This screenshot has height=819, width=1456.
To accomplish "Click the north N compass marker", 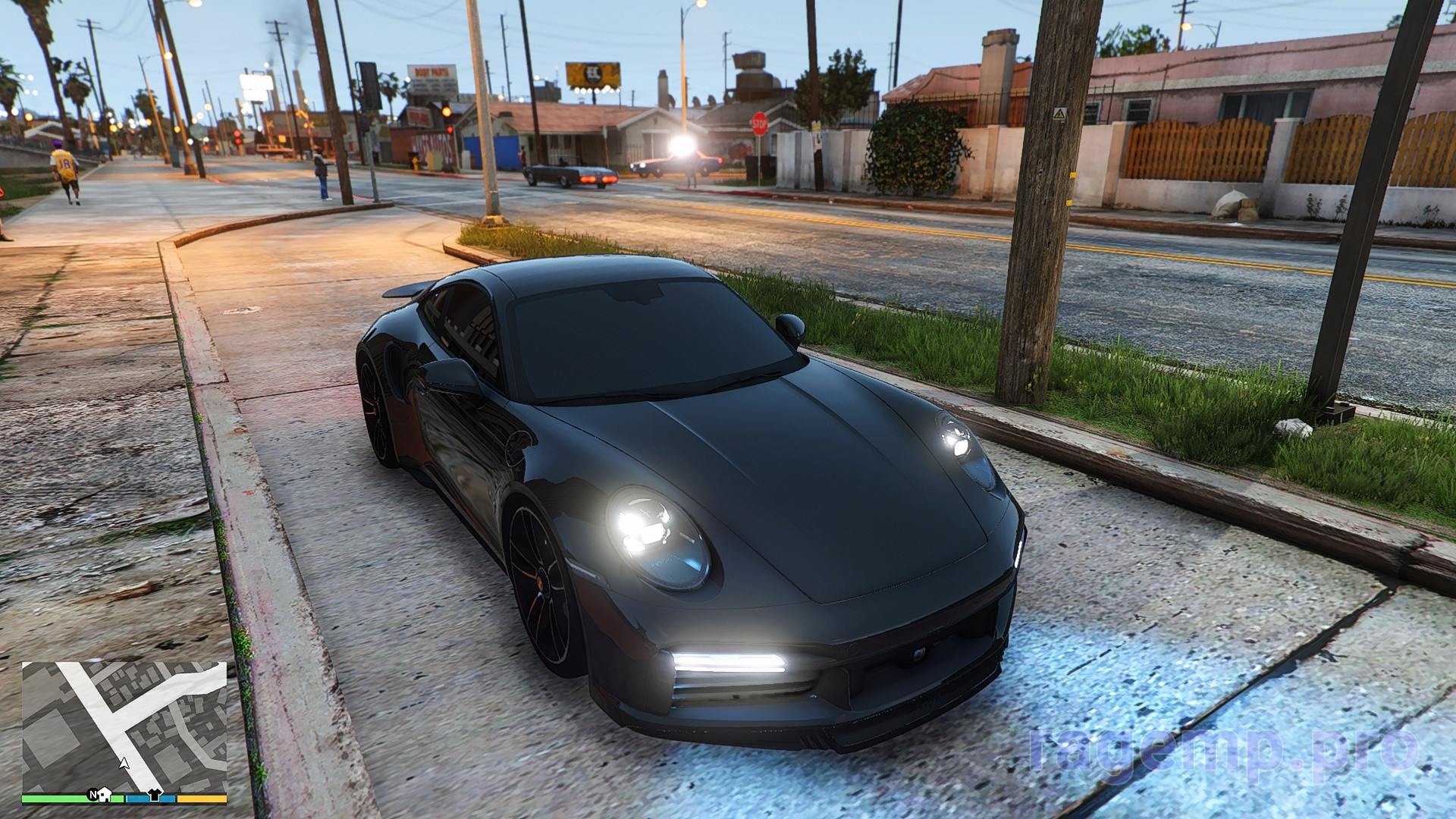I will click(93, 795).
